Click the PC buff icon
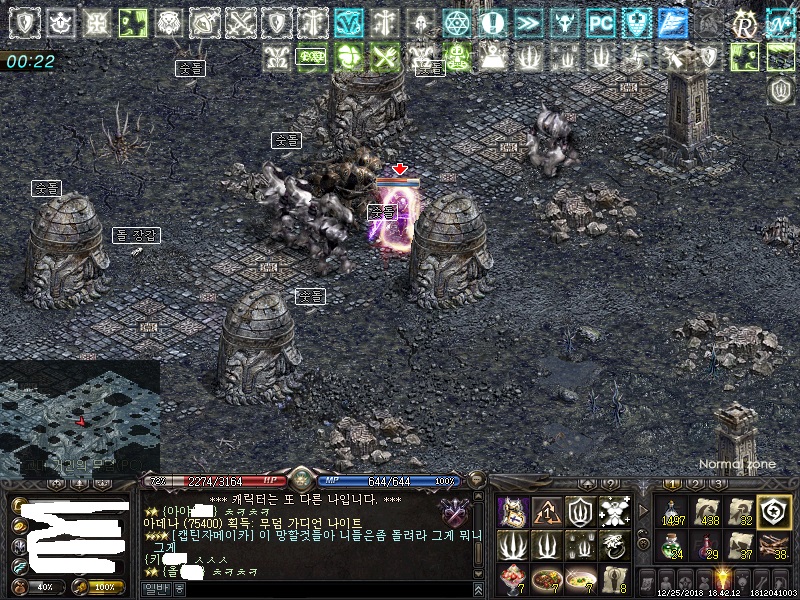This screenshot has width=800, height=600. click(x=600, y=22)
